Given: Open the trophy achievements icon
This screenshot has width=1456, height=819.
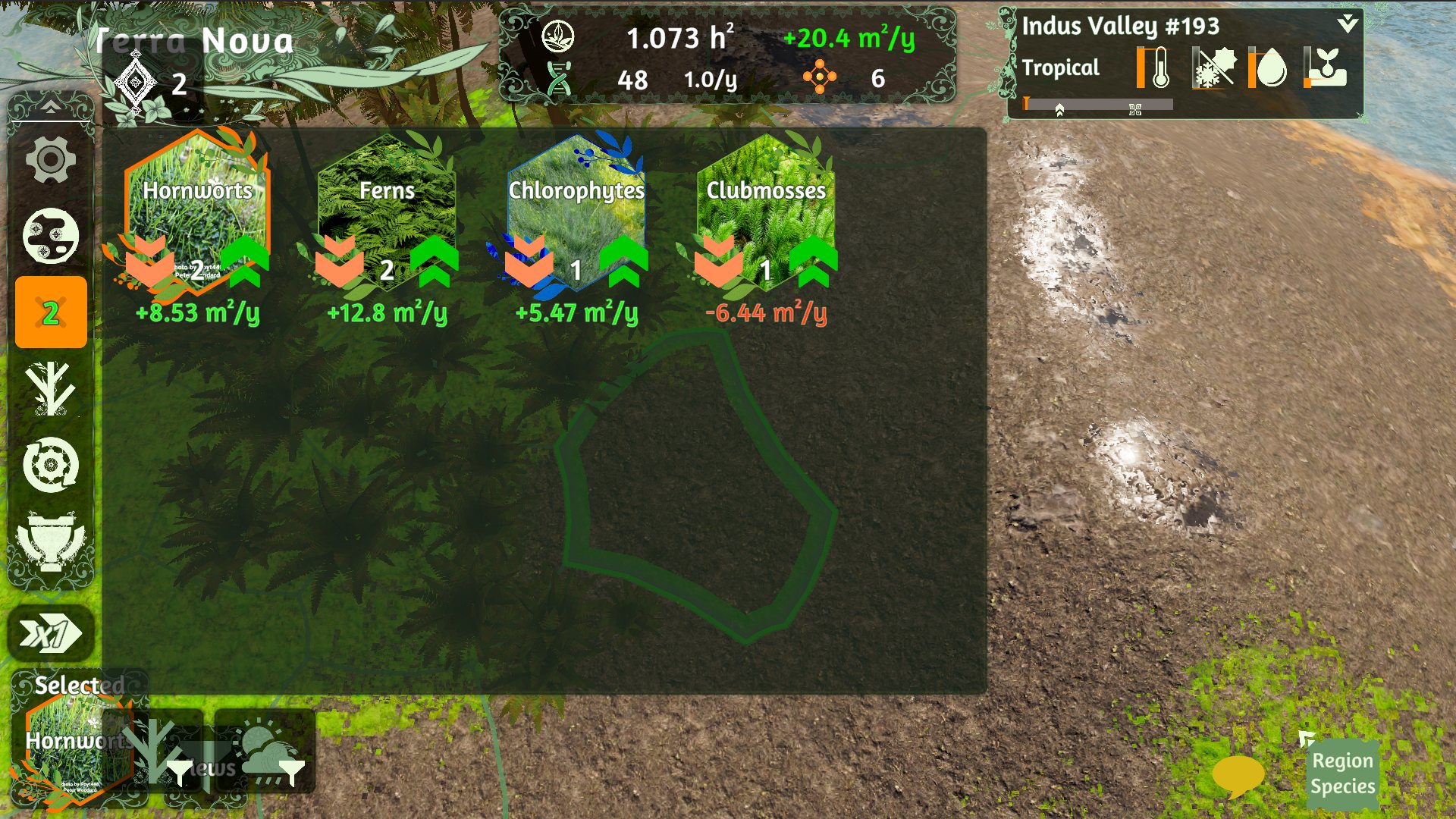Looking at the screenshot, I should coord(50,541).
